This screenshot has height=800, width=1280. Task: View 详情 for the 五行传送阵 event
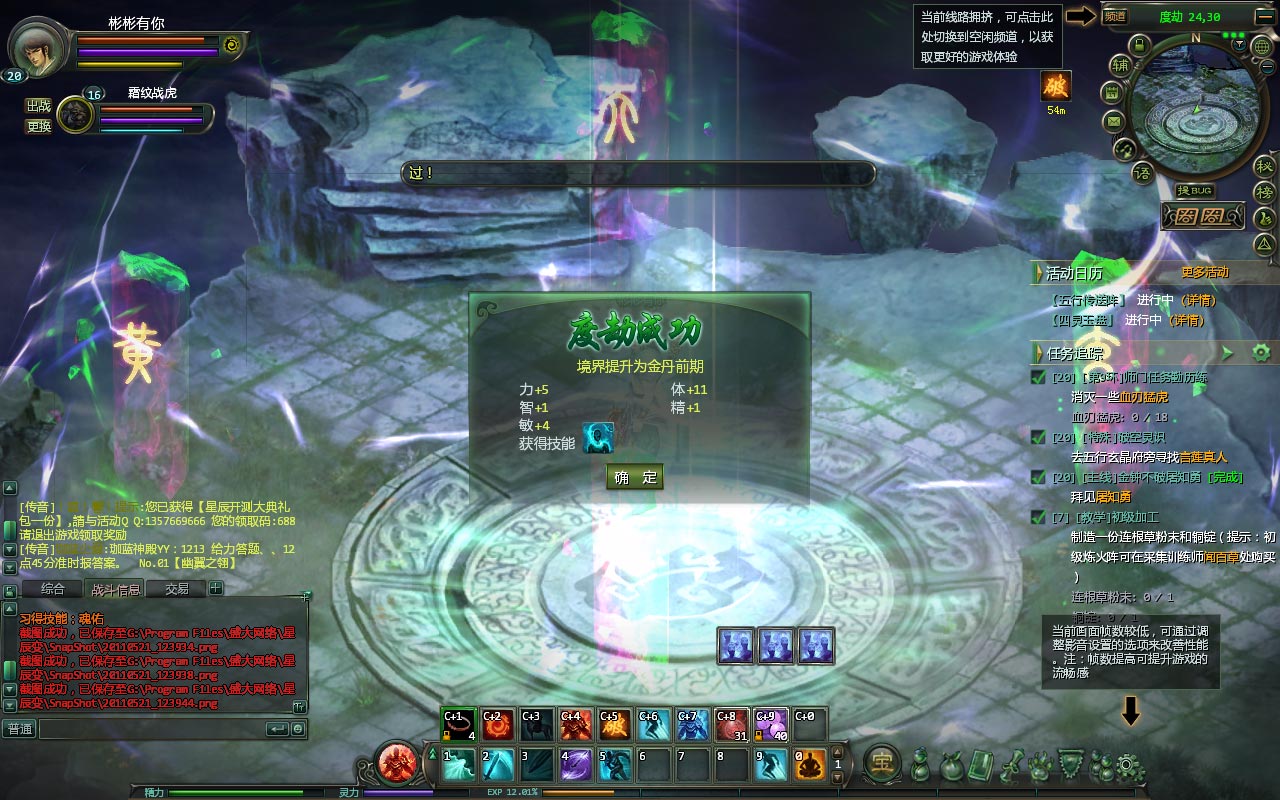click(x=1200, y=300)
